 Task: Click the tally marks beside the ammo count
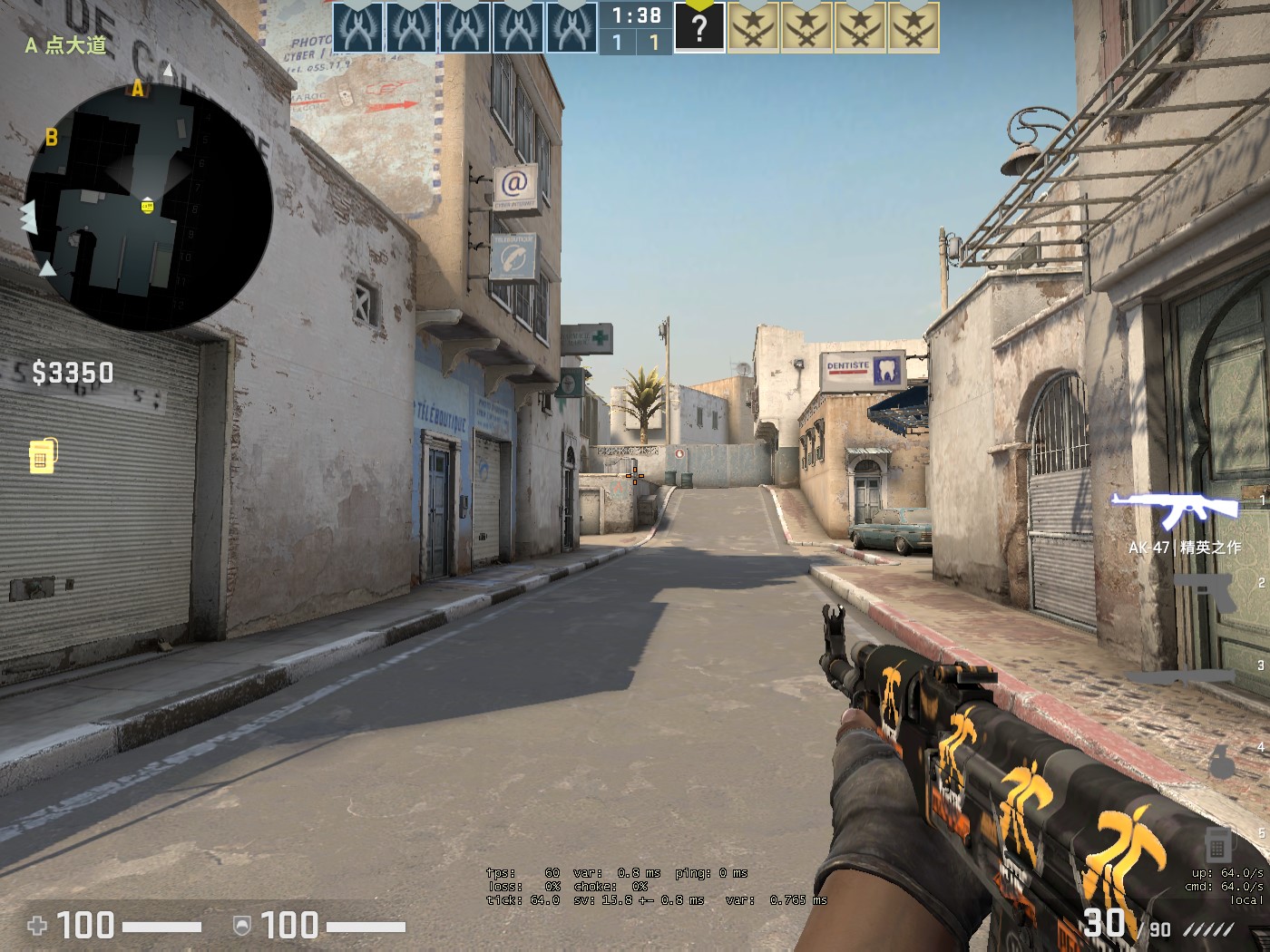click(1210, 928)
